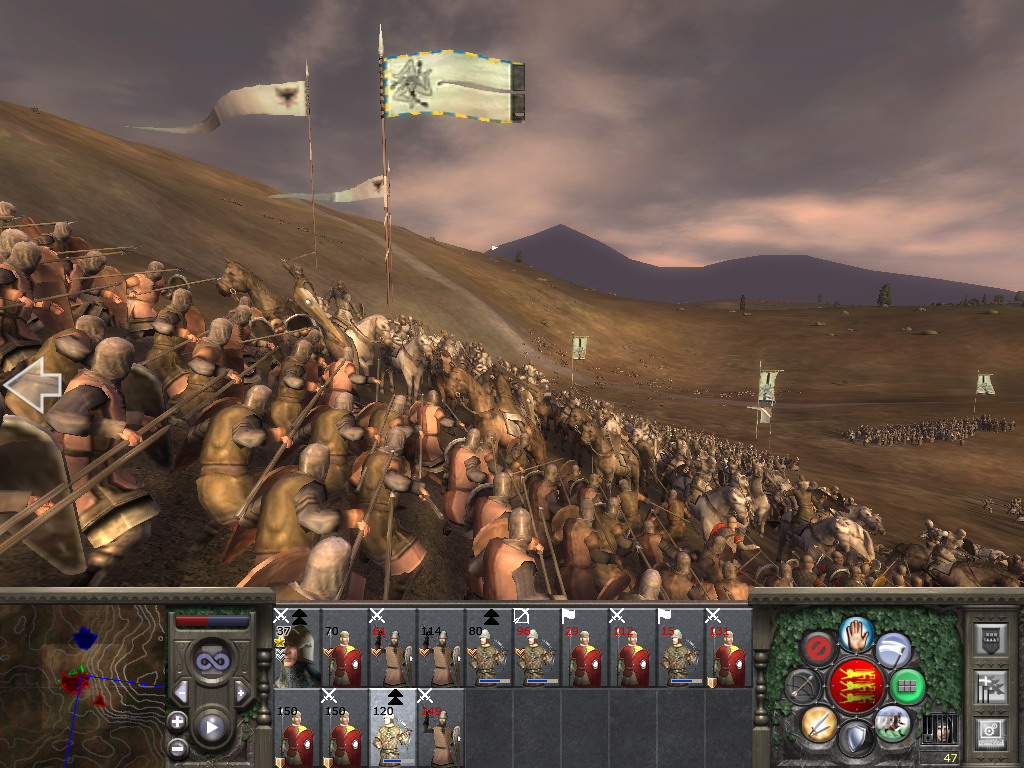Activate the halt order hand icon
The width and height of the screenshot is (1024, 768).
(x=856, y=633)
